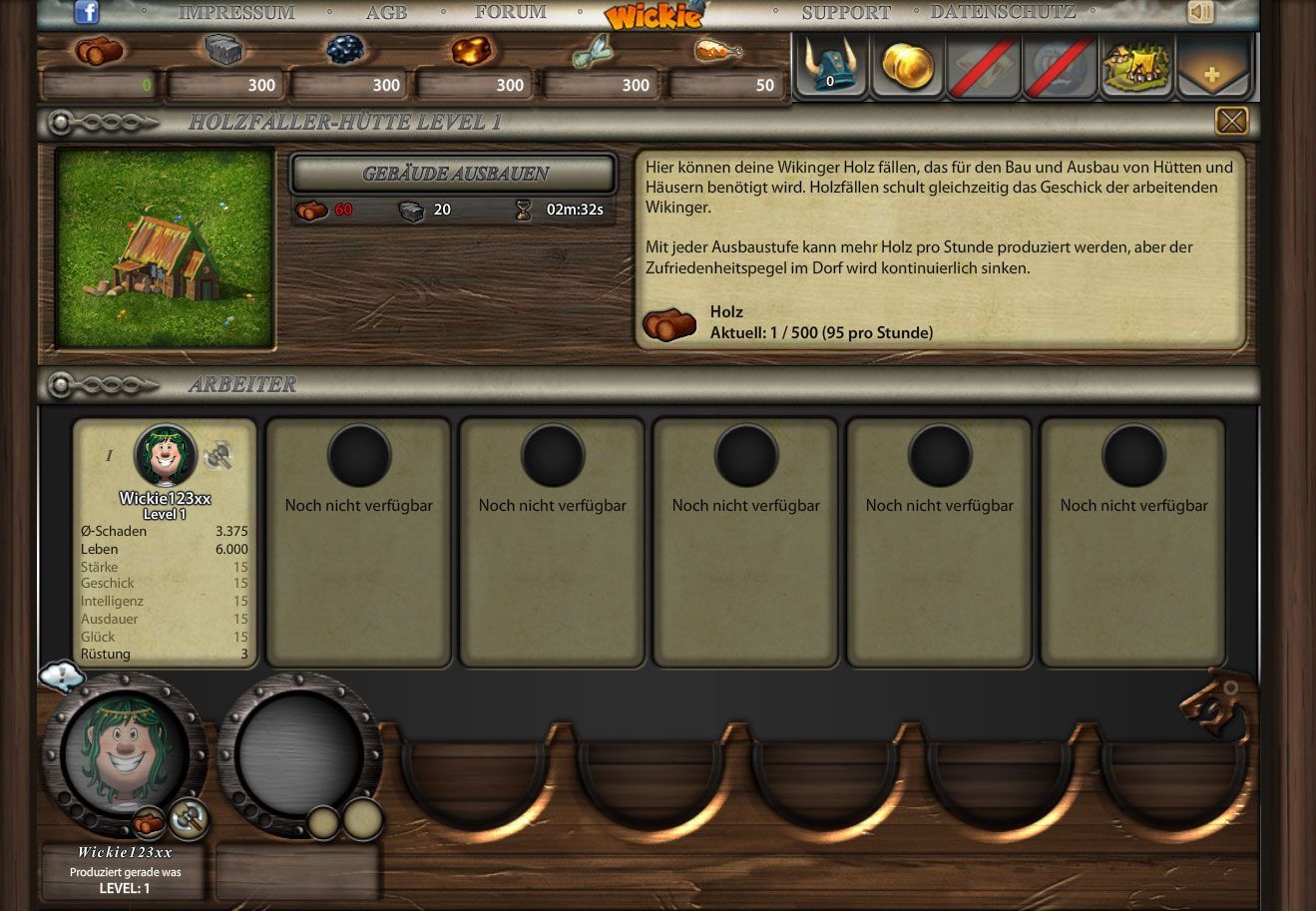Select the Wickie123xx worker card

[x=165, y=543]
